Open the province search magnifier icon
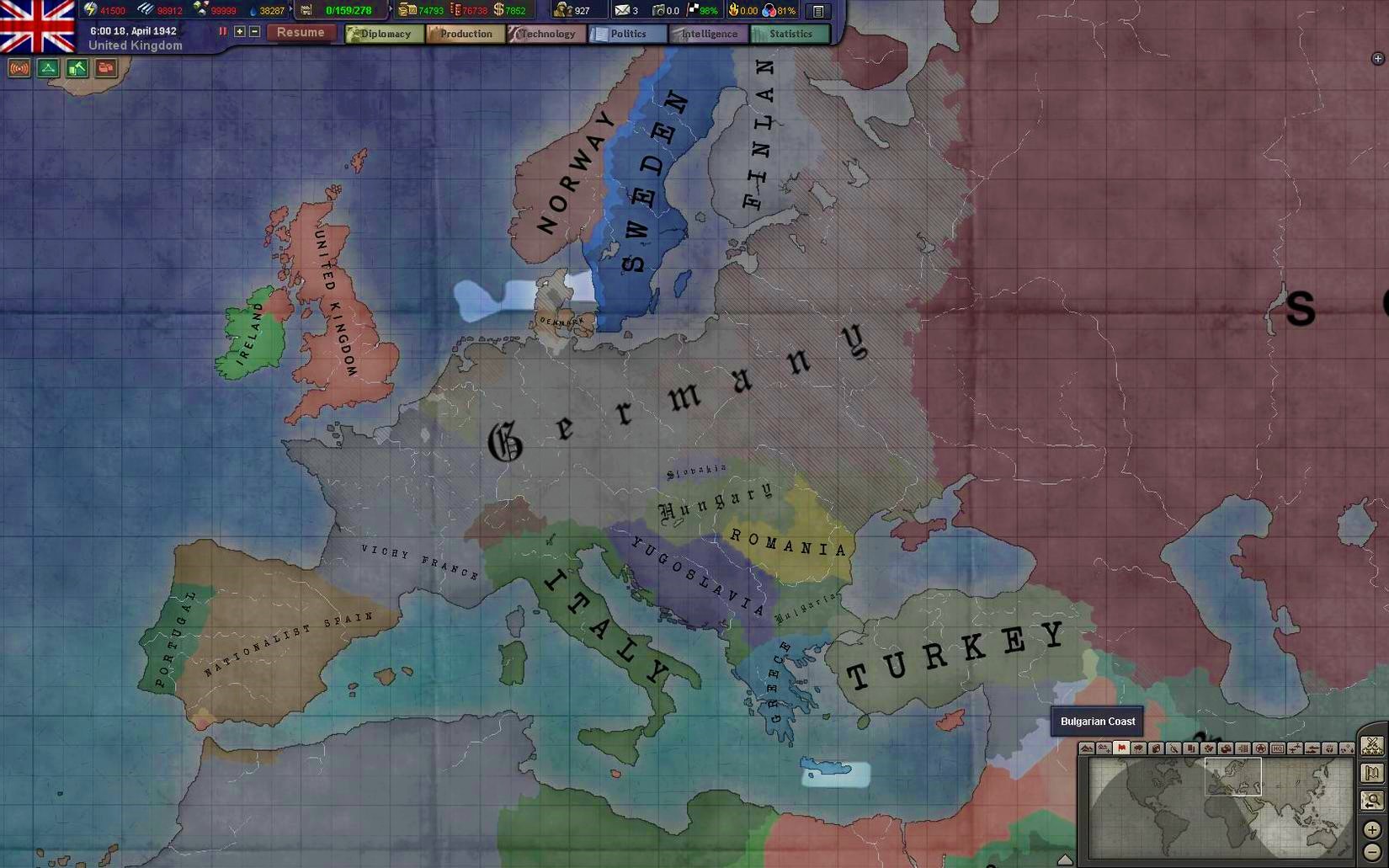 tap(1372, 801)
